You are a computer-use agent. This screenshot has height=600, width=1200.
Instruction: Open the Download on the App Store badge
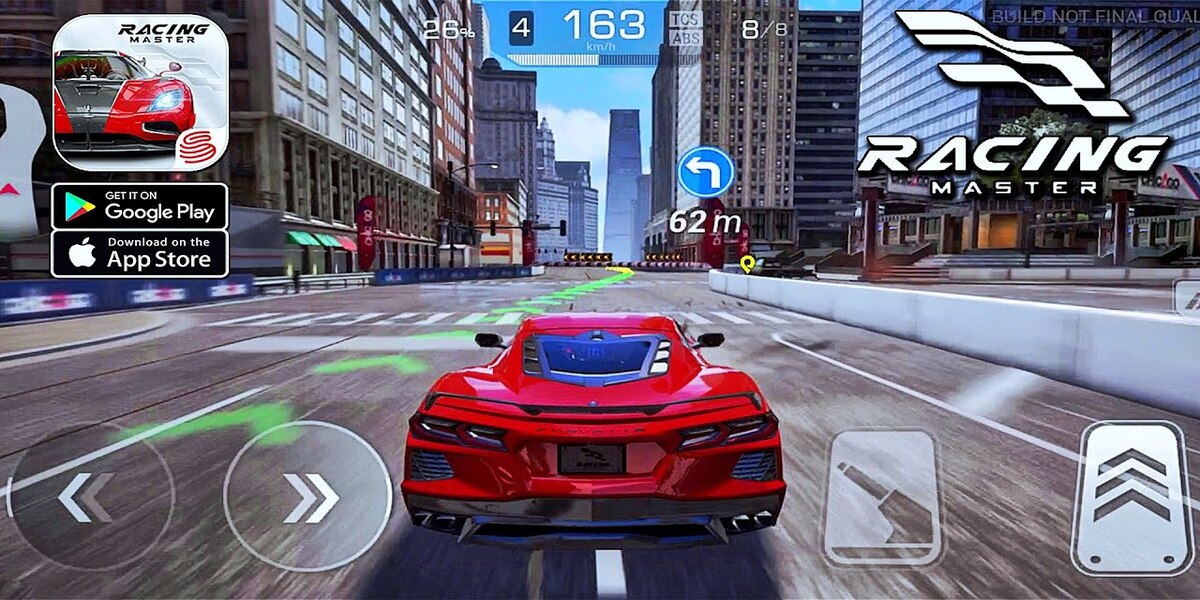pyautogui.click(x=140, y=253)
